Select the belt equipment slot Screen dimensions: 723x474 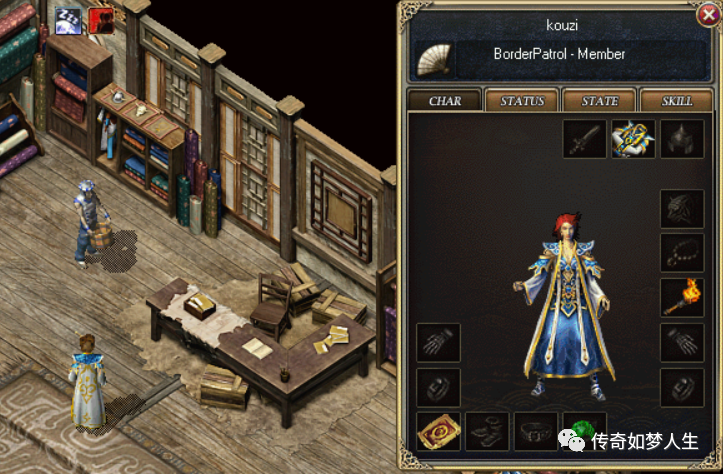point(536,431)
